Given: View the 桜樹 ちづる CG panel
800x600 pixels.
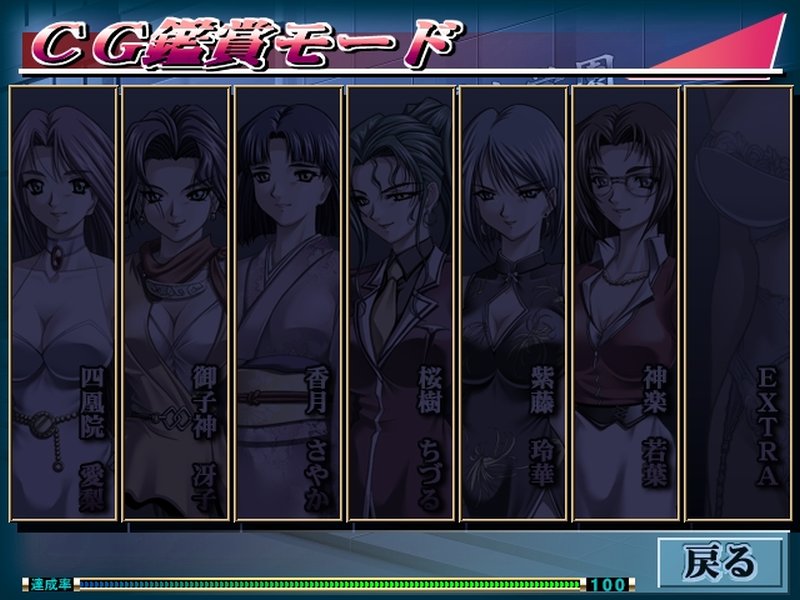Looking at the screenshot, I should click(402, 303).
